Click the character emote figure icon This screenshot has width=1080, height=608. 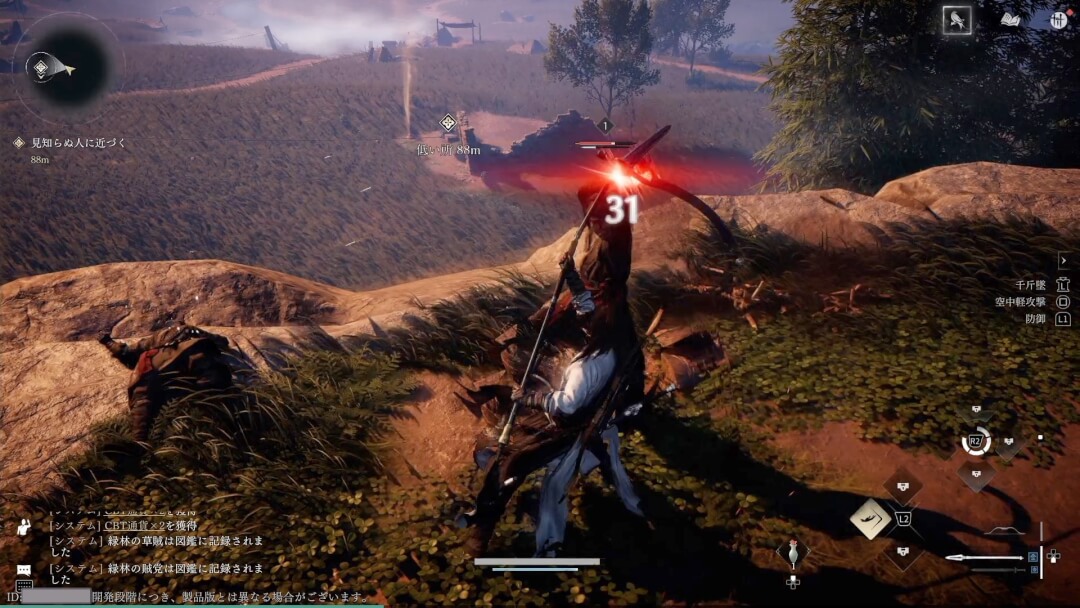tap(24, 527)
